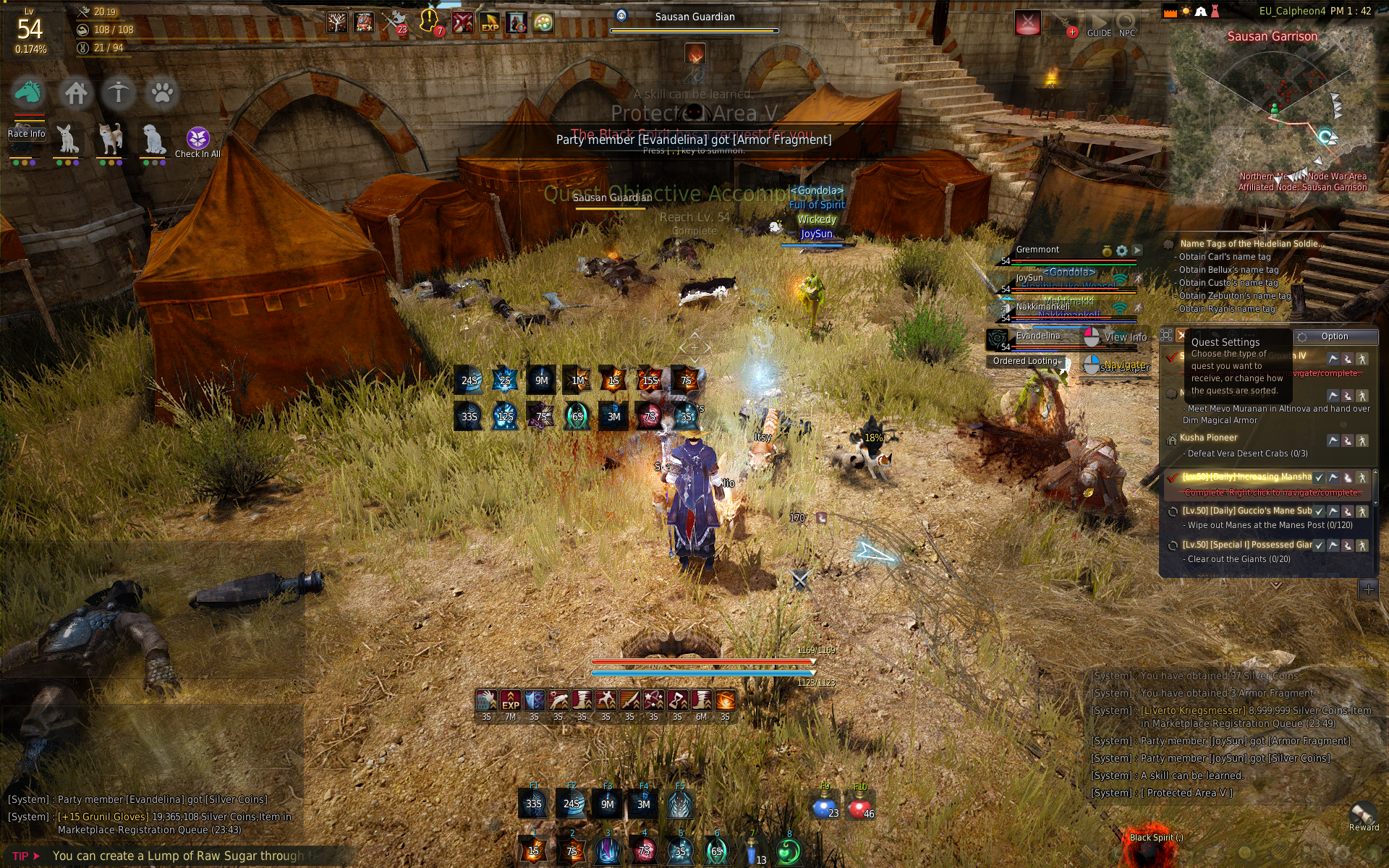Image resolution: width=1389 pixels, height=868 pixels.
Task: Click the color palette icon
Action: [x=543, y=23]
